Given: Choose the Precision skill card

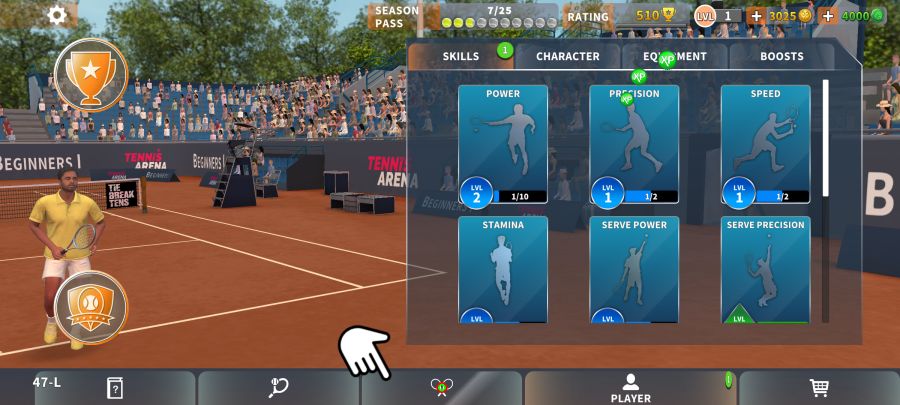Looking at the screenshot, I should (634, 145).
